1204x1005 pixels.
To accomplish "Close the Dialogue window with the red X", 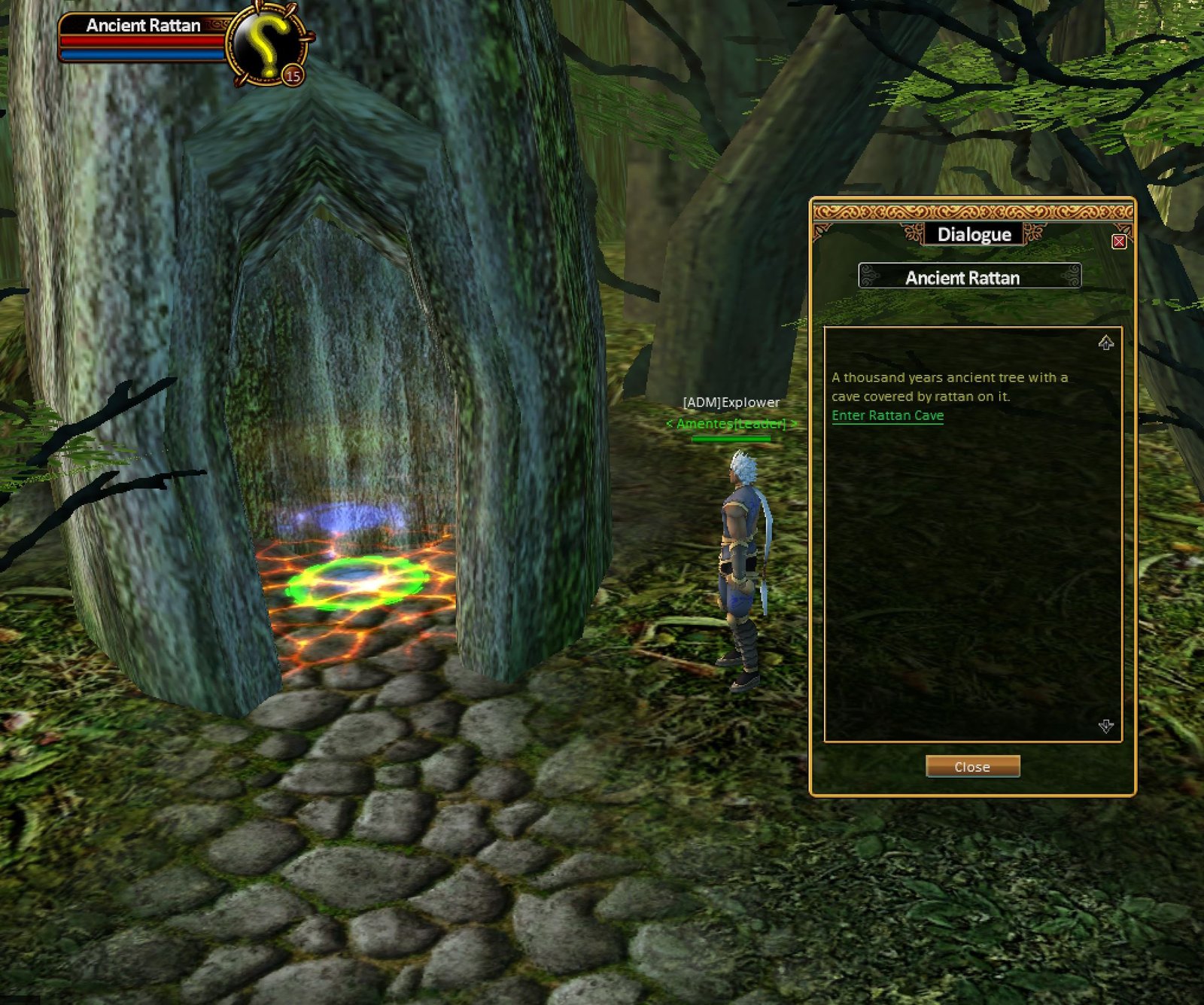I will coord(1119,242).
